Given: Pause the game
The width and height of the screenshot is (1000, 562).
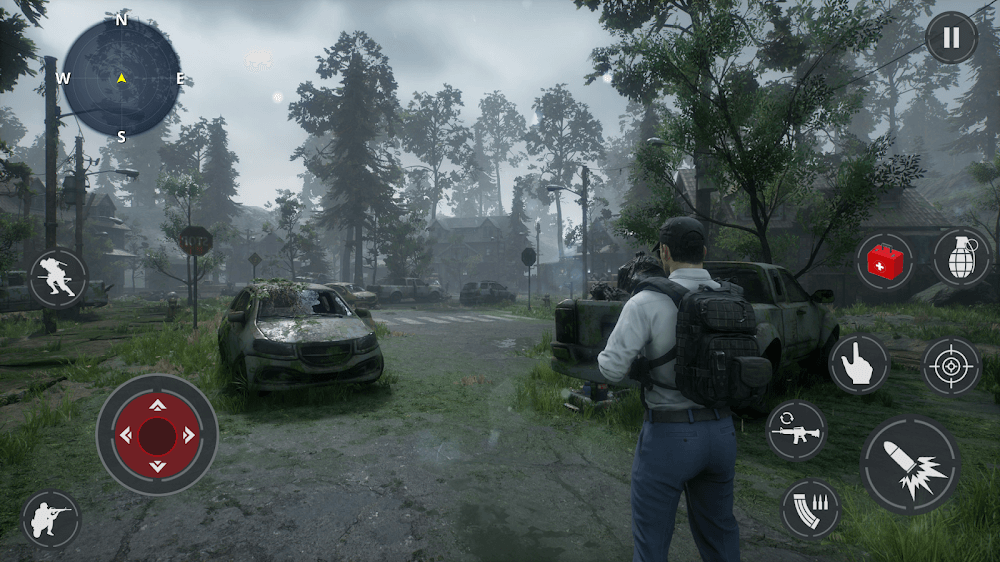Looking at the screenshot, I should pos(951,38).
